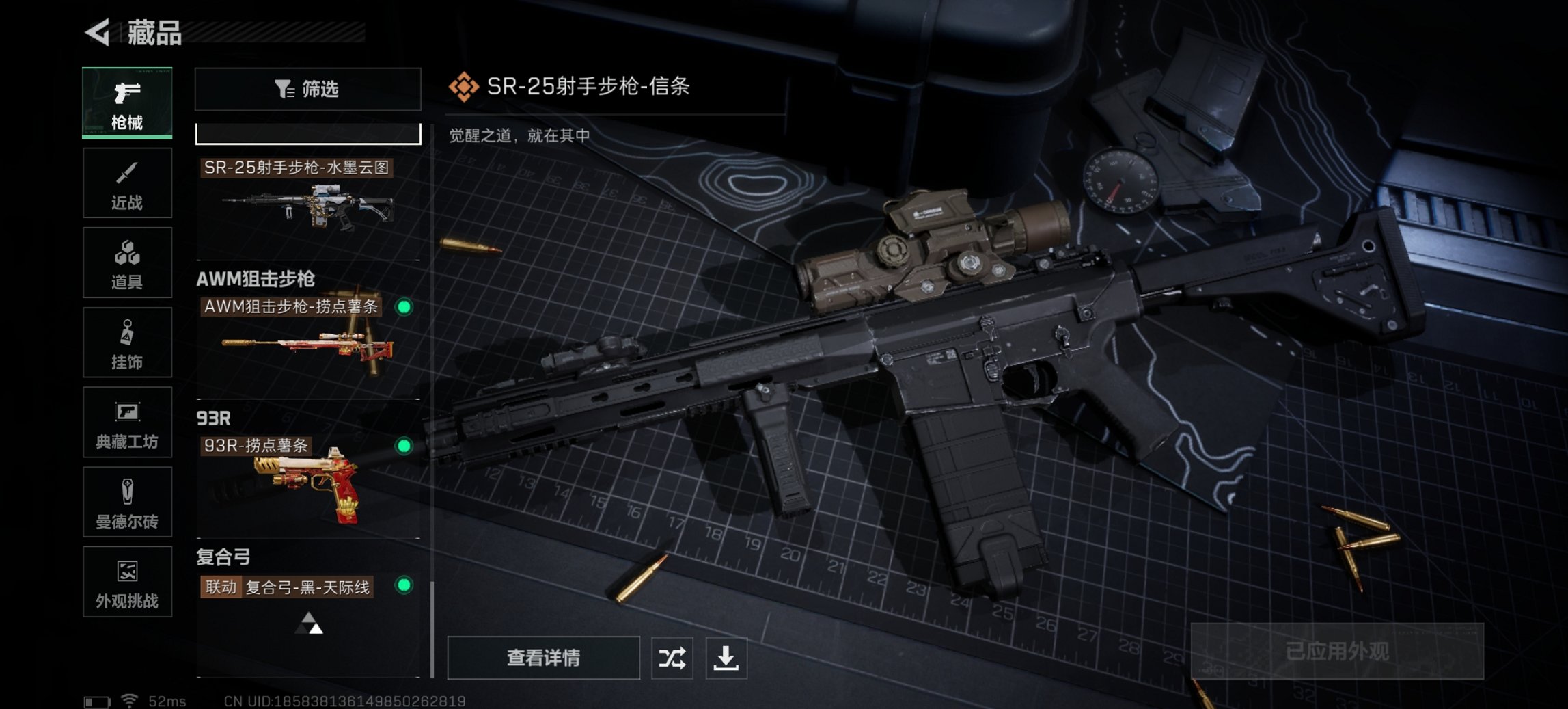Click the shuffle skin icon

click(672, 658)
